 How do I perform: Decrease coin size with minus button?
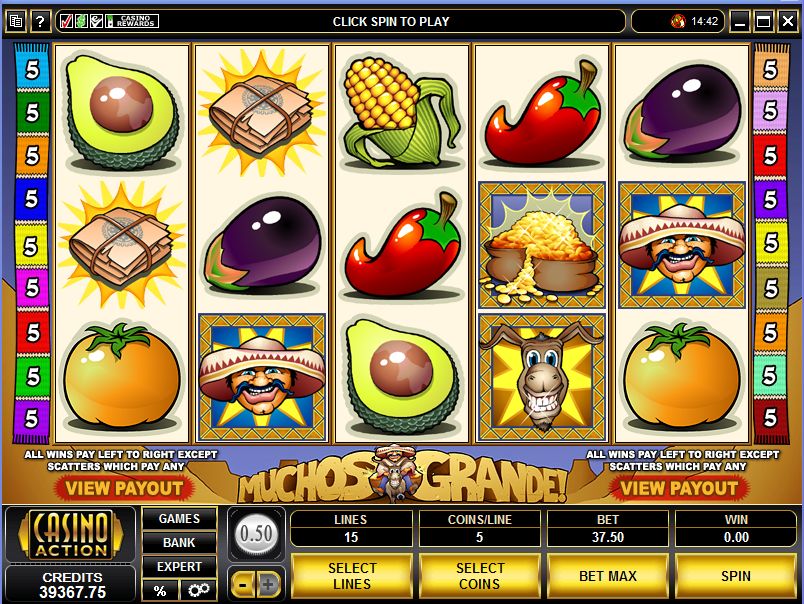coord(243,583)
